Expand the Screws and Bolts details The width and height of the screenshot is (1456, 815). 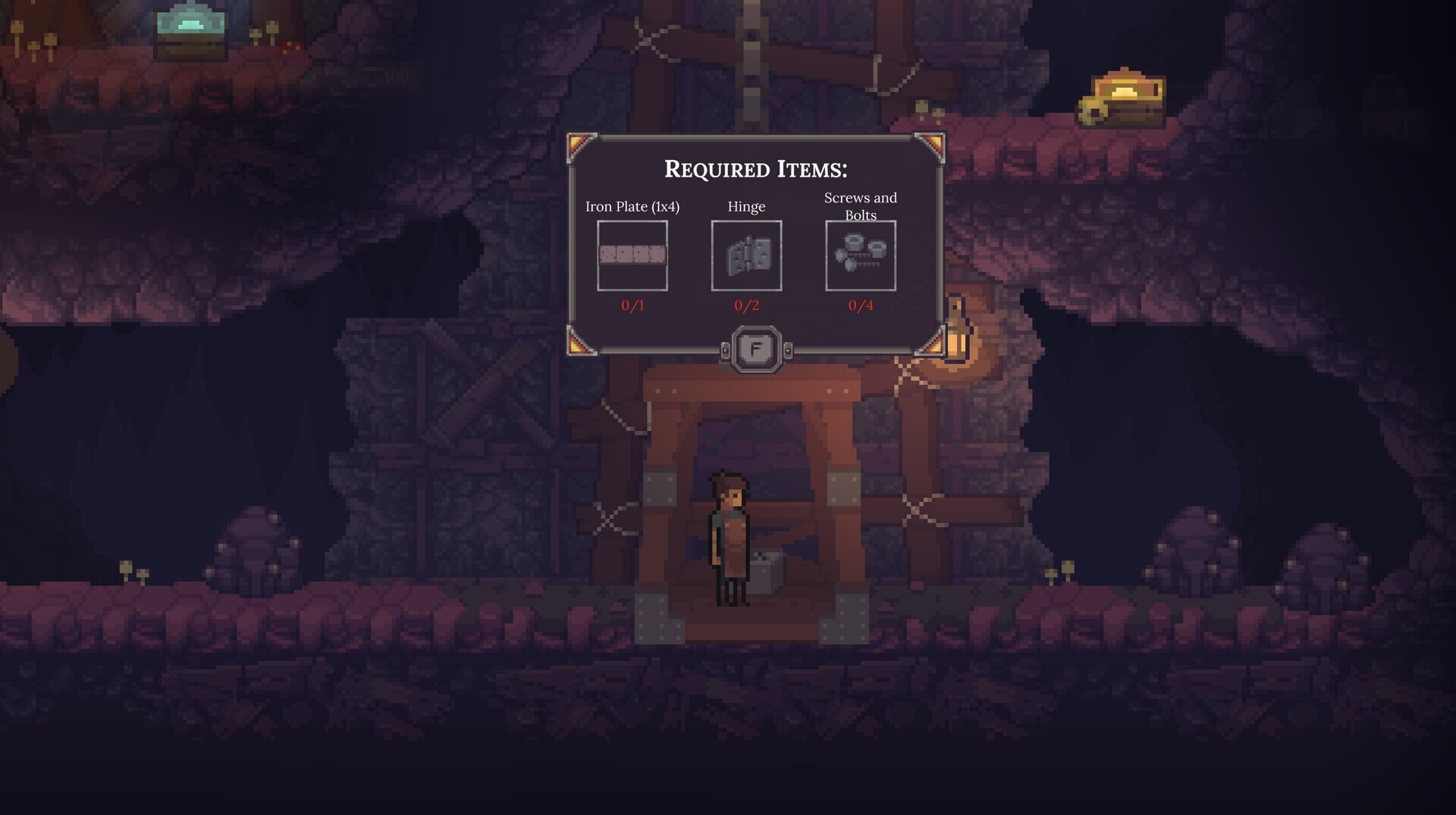click(x=861, y=256)
